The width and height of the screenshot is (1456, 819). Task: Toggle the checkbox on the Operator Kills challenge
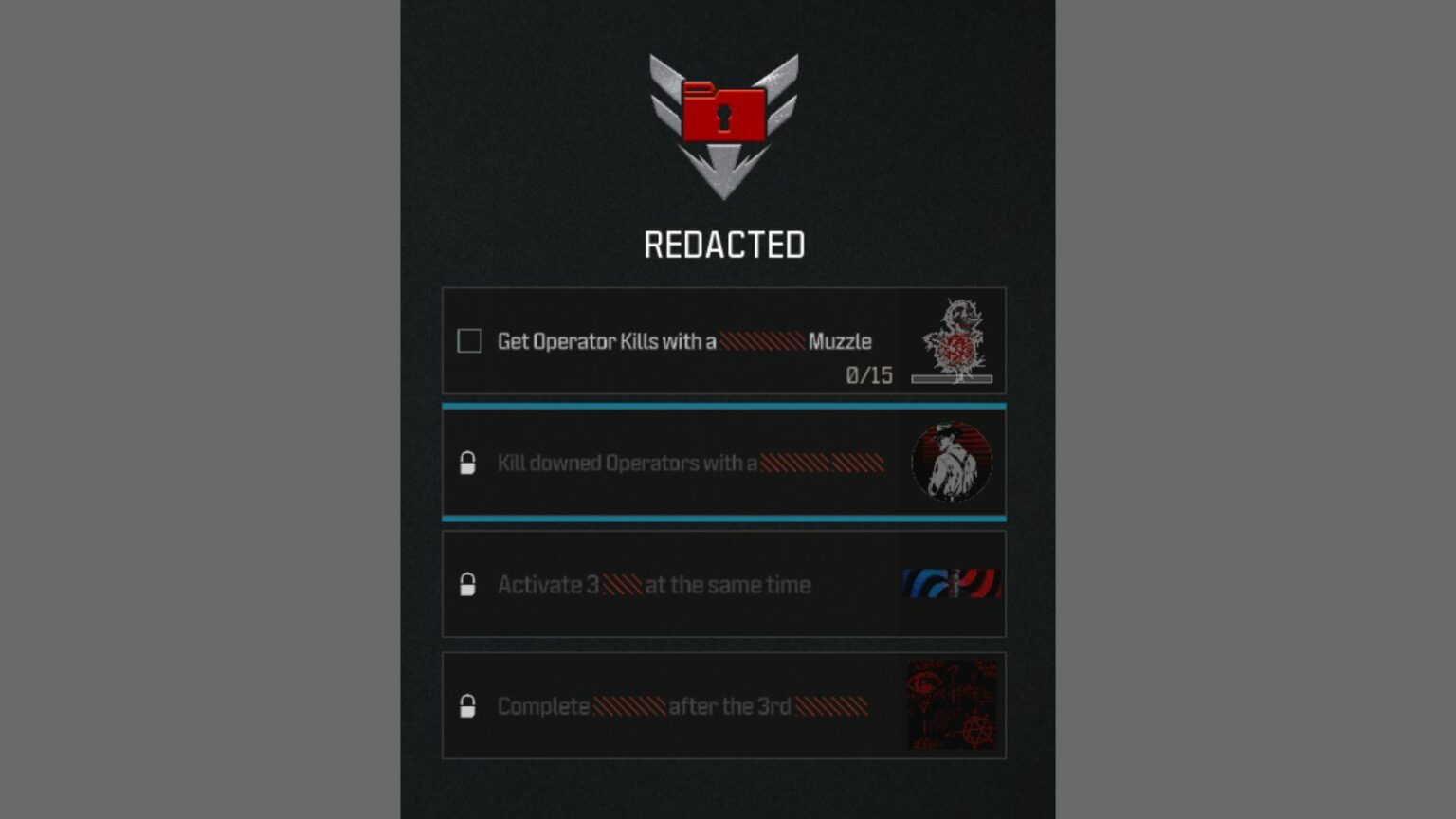point(469,340)
